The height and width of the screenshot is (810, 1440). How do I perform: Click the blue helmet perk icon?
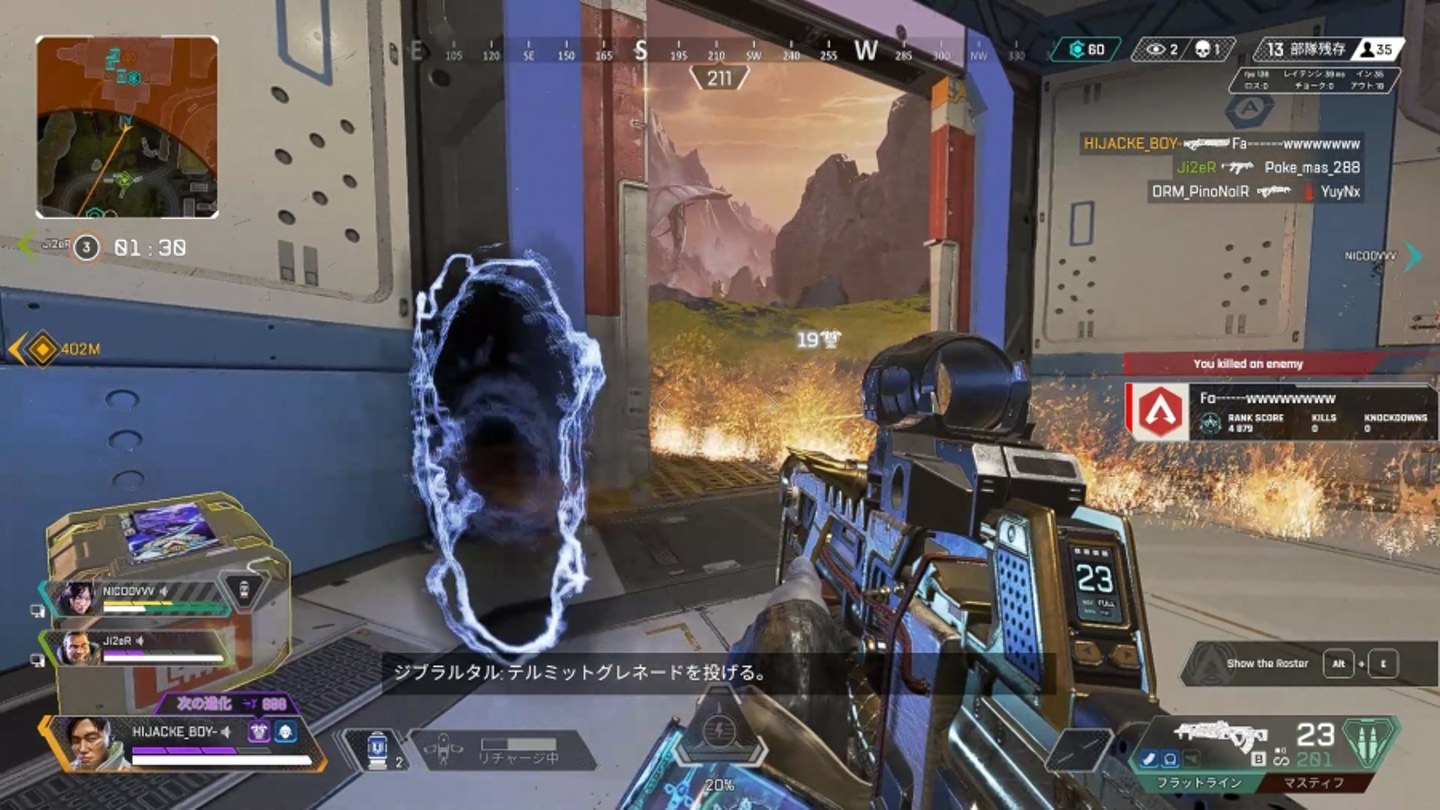[286, 732]
